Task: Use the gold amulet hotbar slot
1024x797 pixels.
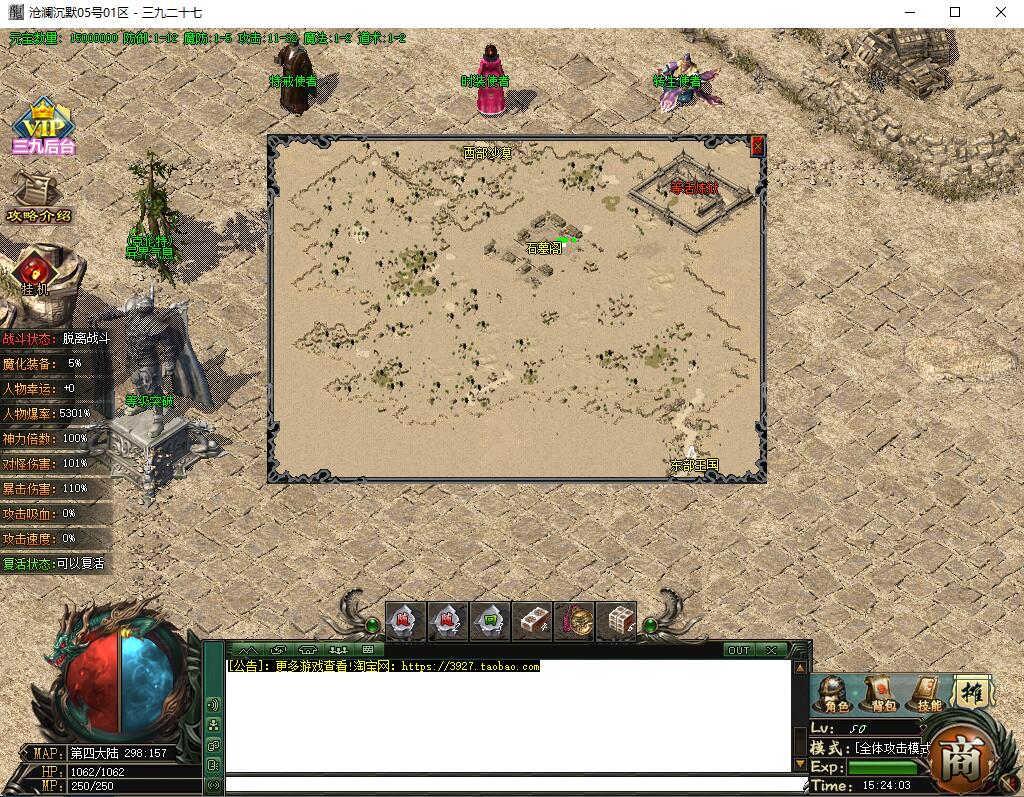Action: click(574, 622)
